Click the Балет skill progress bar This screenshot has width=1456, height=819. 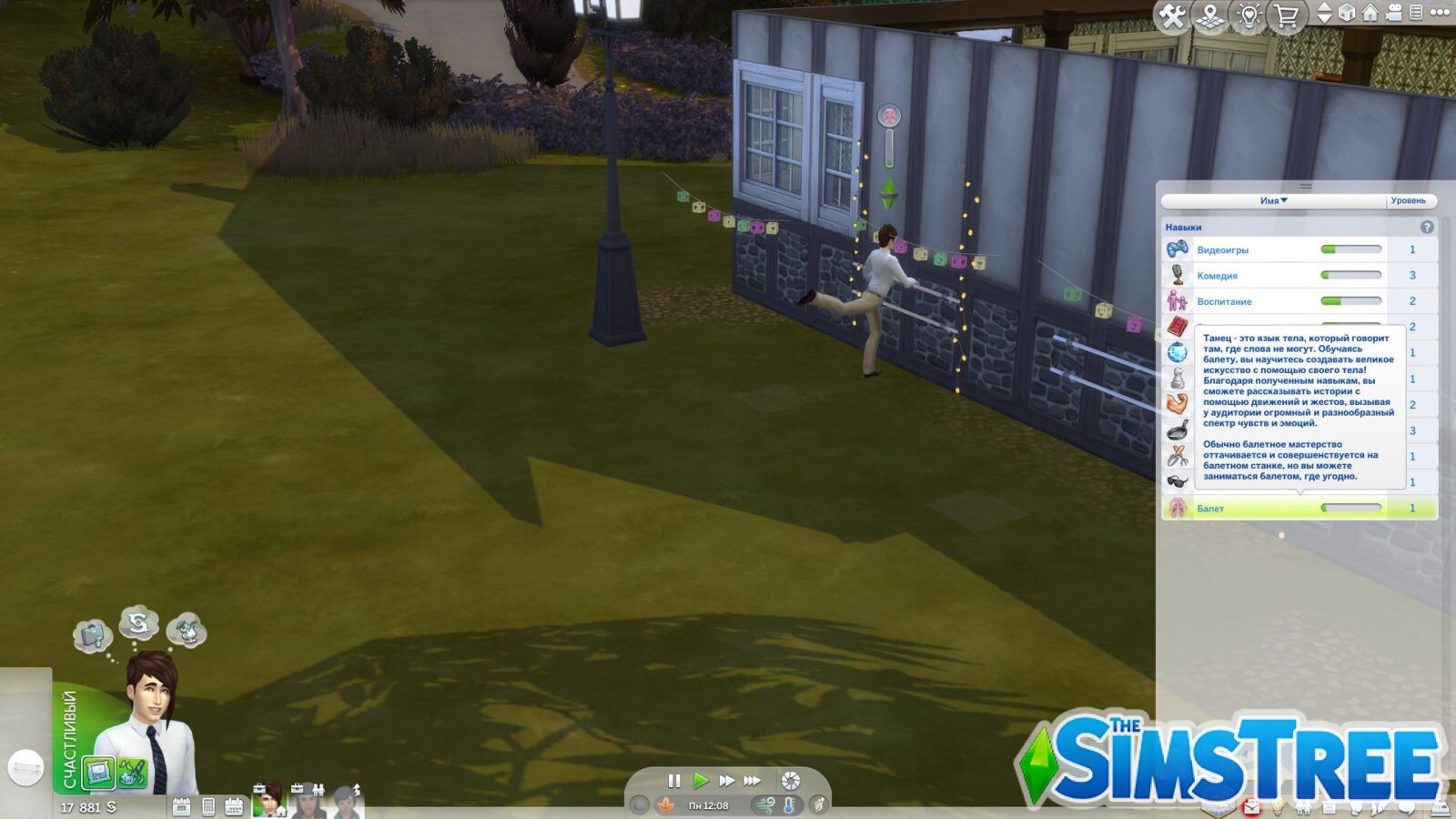(1351, 507)
